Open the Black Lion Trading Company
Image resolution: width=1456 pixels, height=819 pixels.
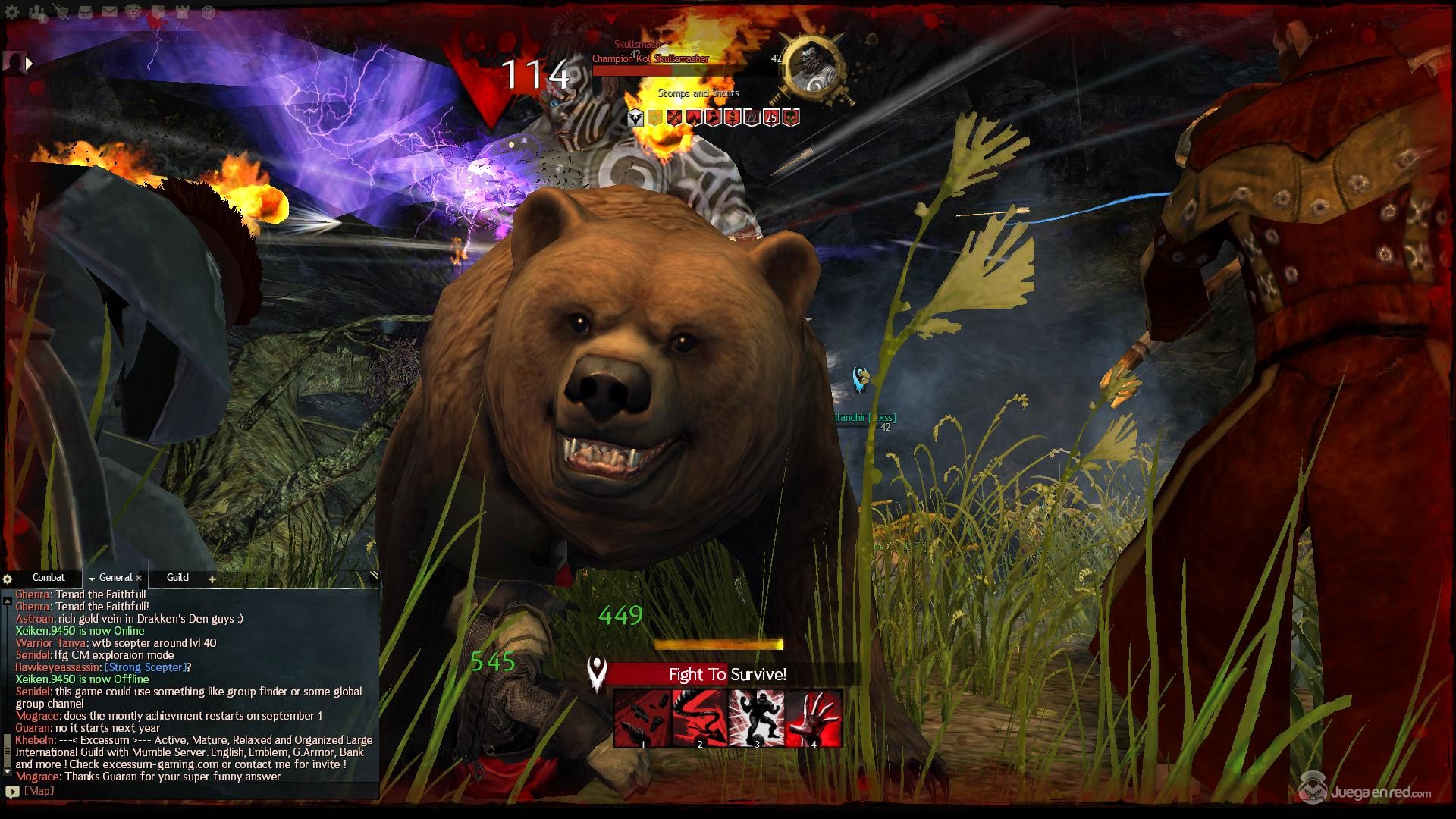134,12
